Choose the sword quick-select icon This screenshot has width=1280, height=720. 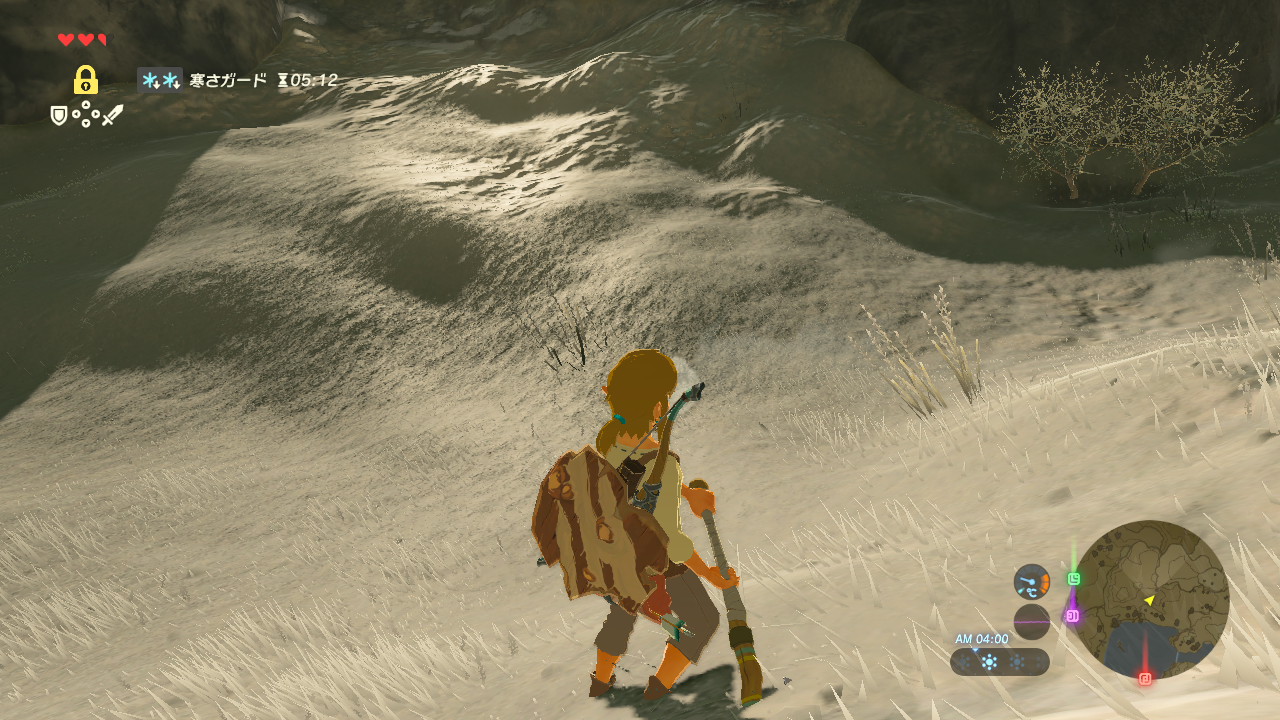(112, 116)
